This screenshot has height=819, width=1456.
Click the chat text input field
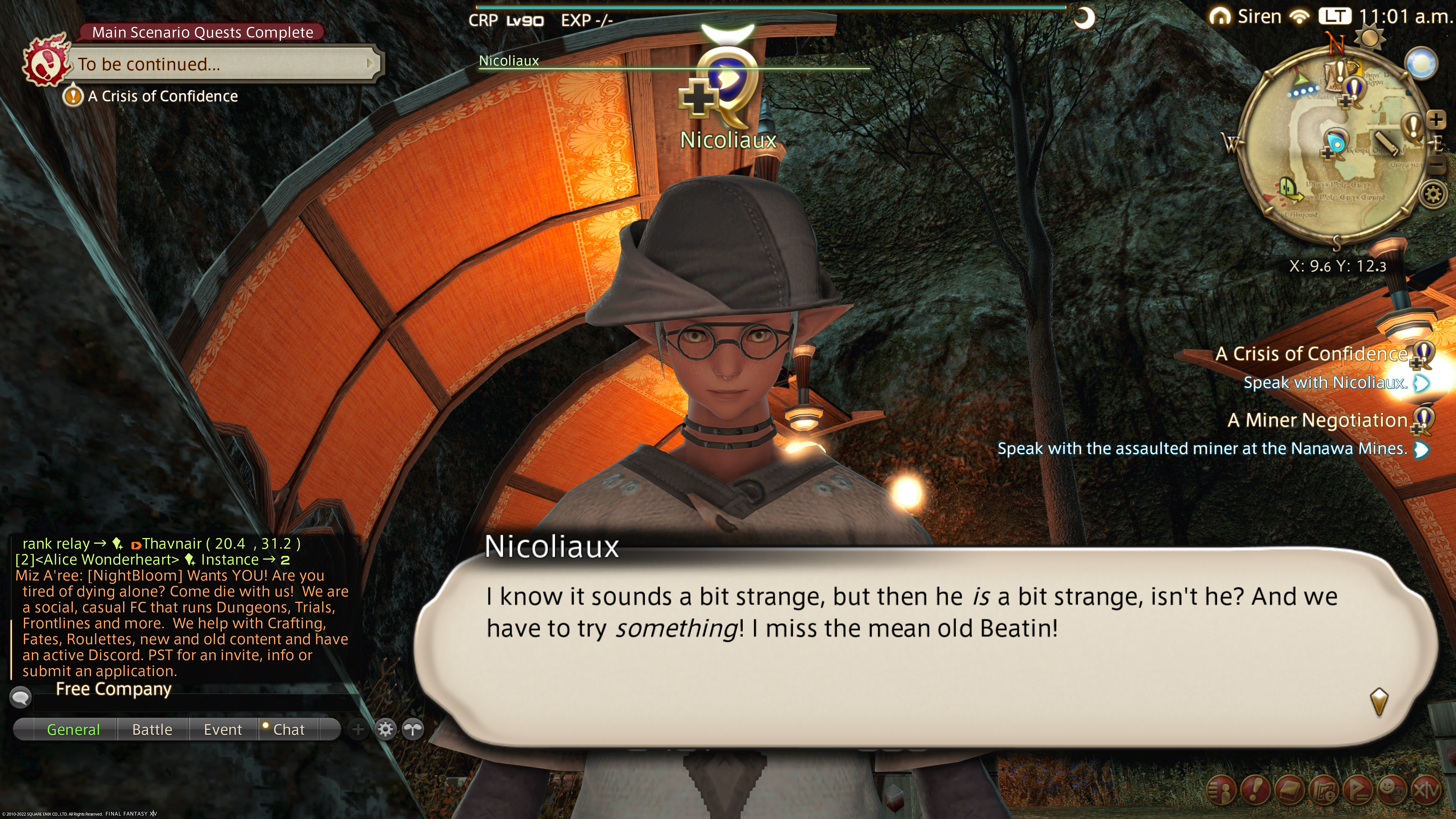[192, 703]
